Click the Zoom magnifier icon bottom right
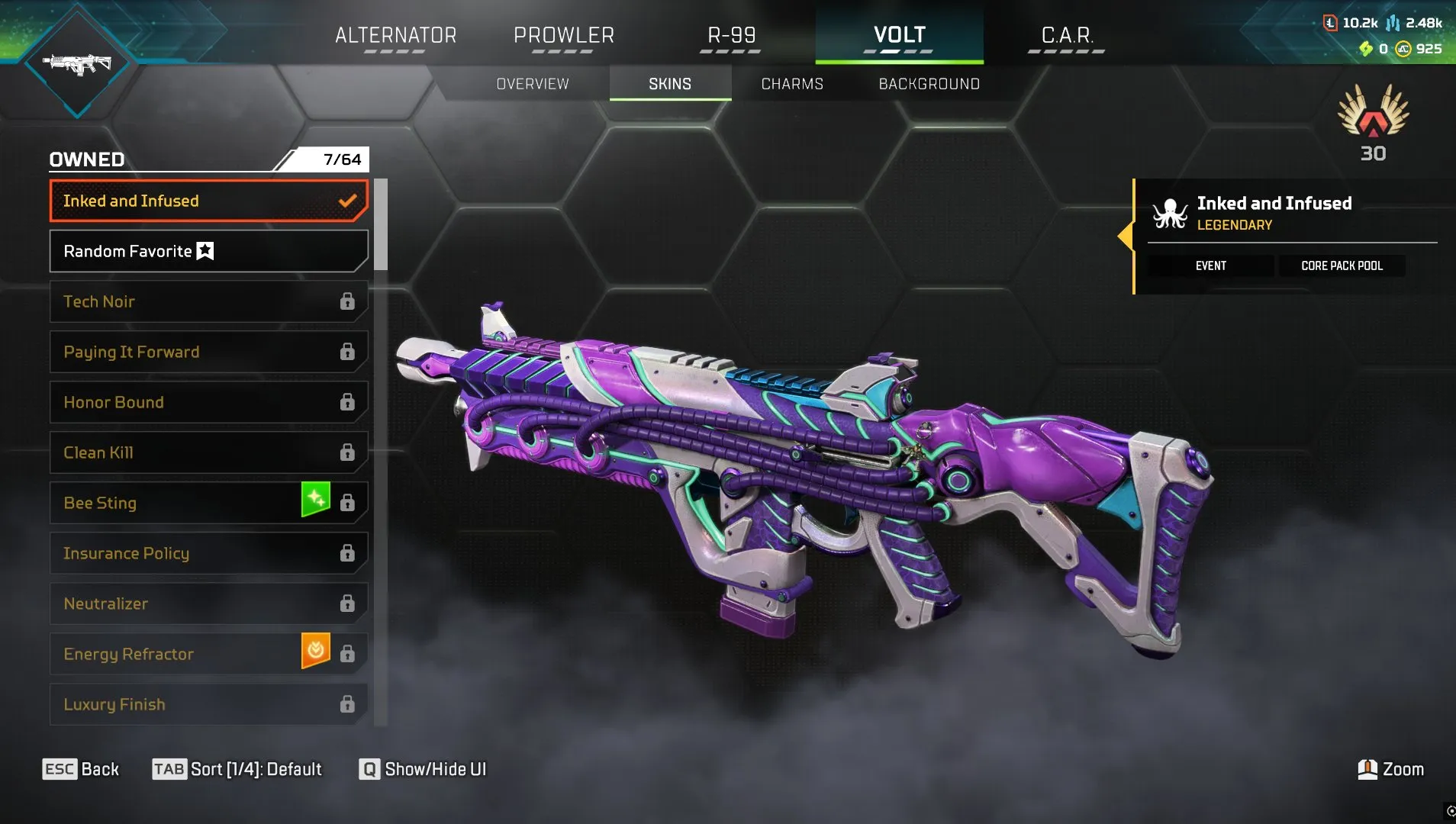The image size is (1456, 824). (x=1367, y=769)
